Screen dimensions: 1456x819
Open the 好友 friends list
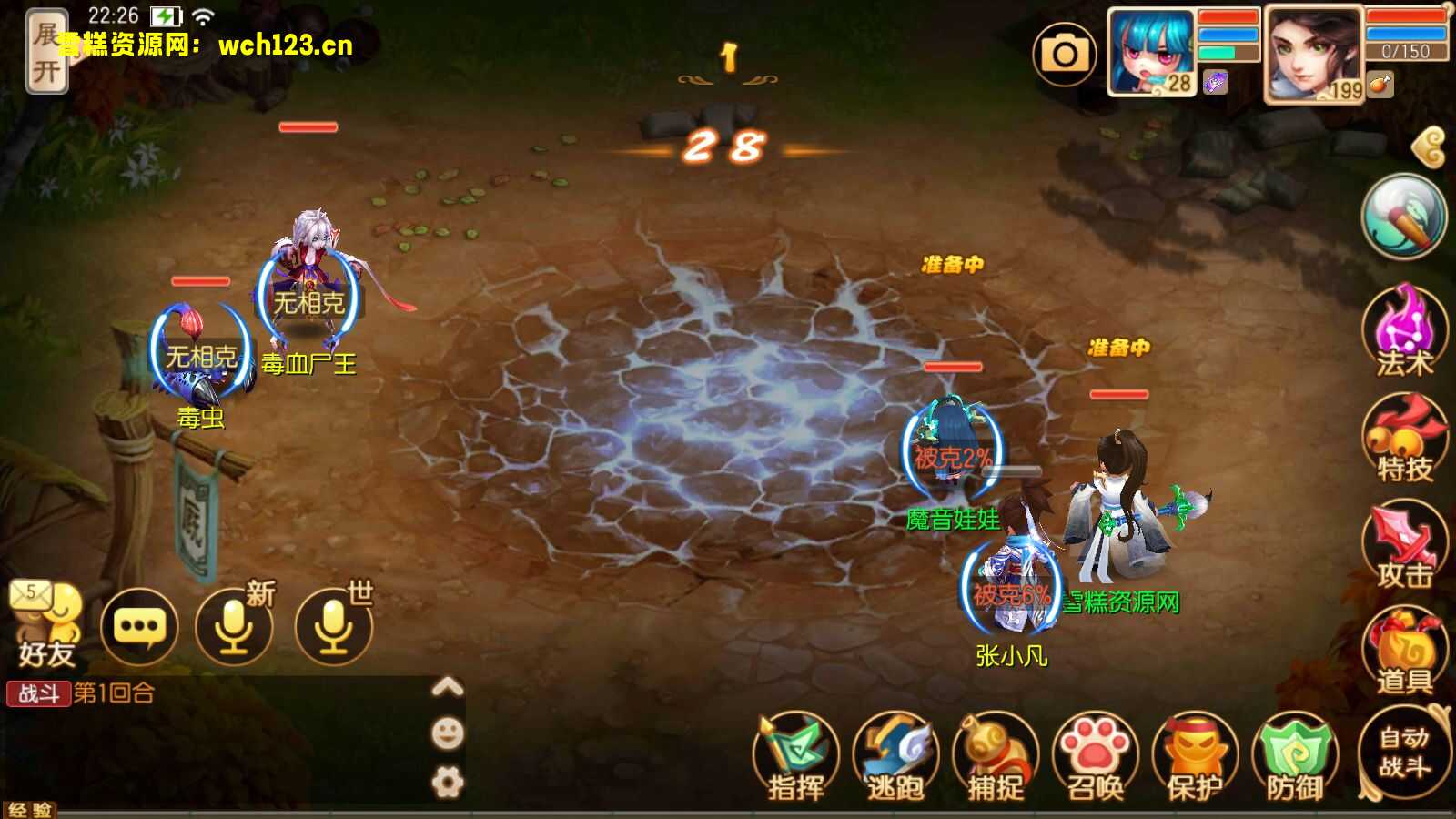[45, 624]
